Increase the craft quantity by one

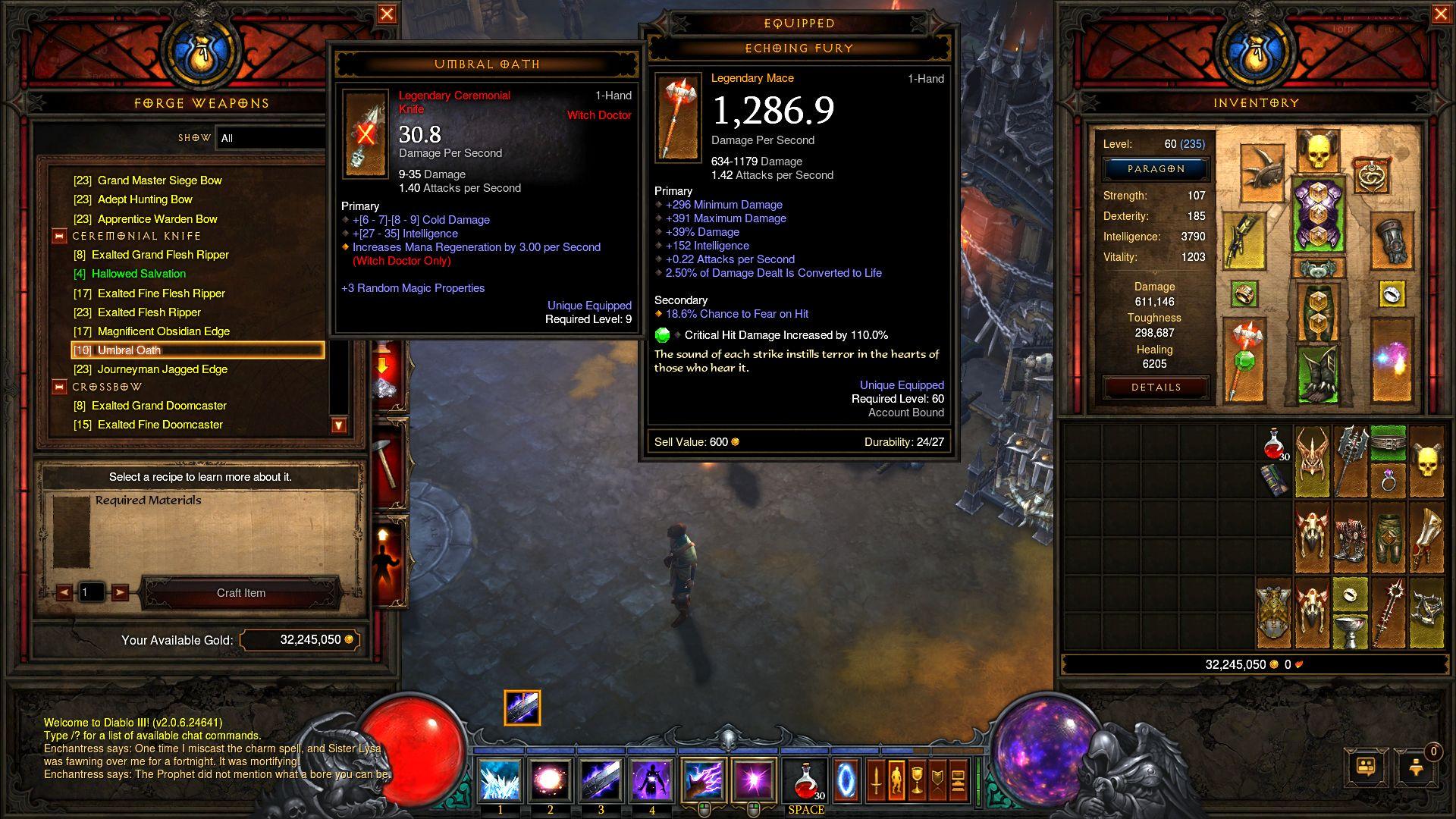coord(120,592)
